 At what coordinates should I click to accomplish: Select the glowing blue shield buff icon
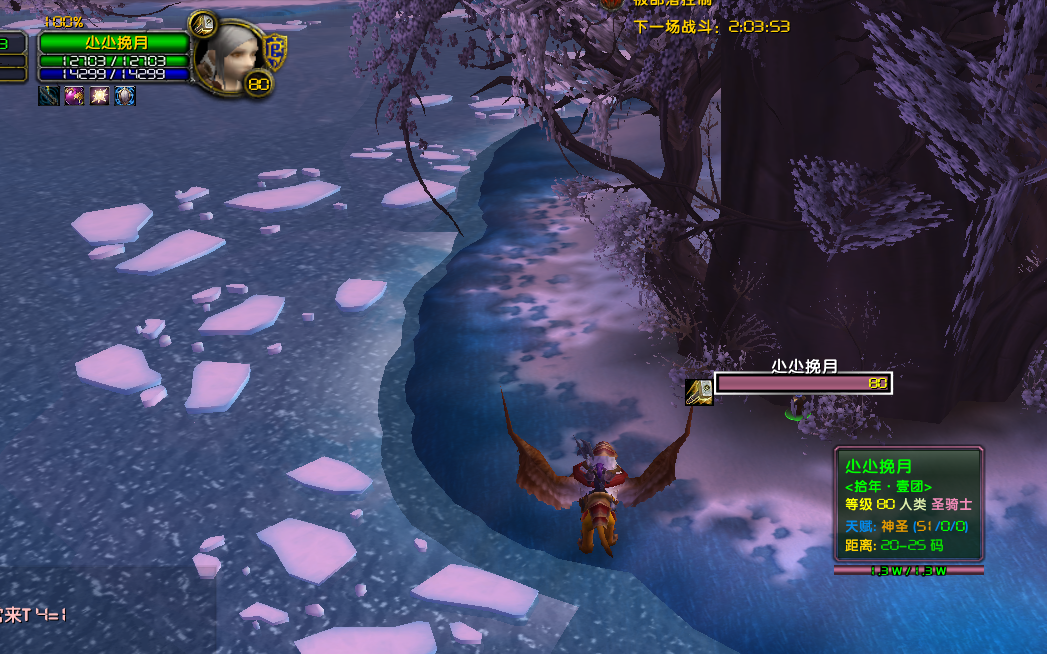click(x=125, y=96)
